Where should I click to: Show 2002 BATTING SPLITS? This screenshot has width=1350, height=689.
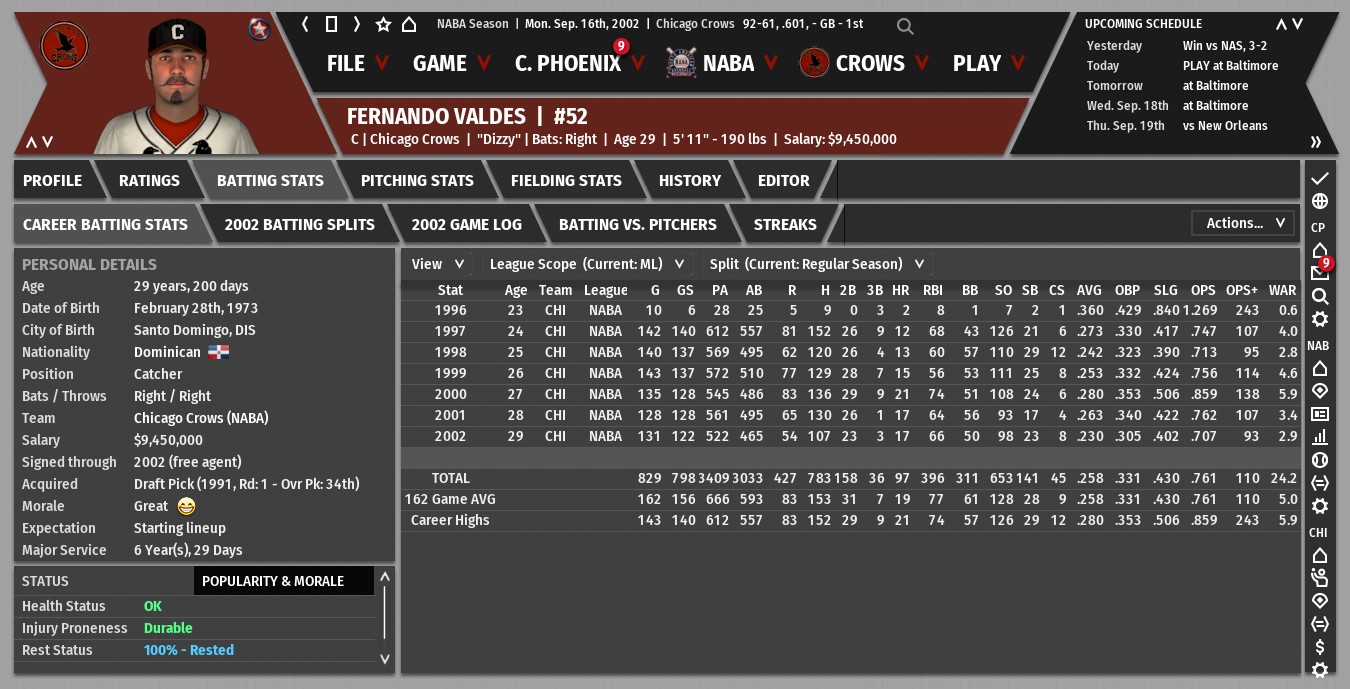(299, 225)
